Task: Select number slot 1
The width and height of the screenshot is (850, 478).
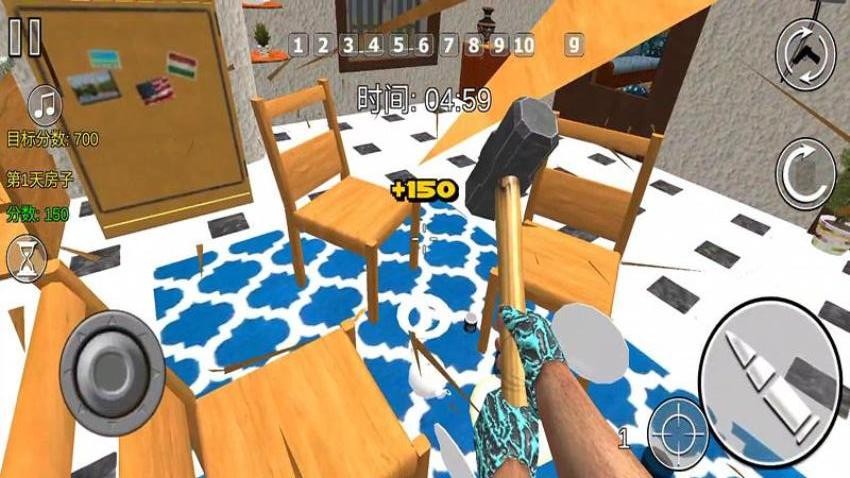Action: pos(297,45)
